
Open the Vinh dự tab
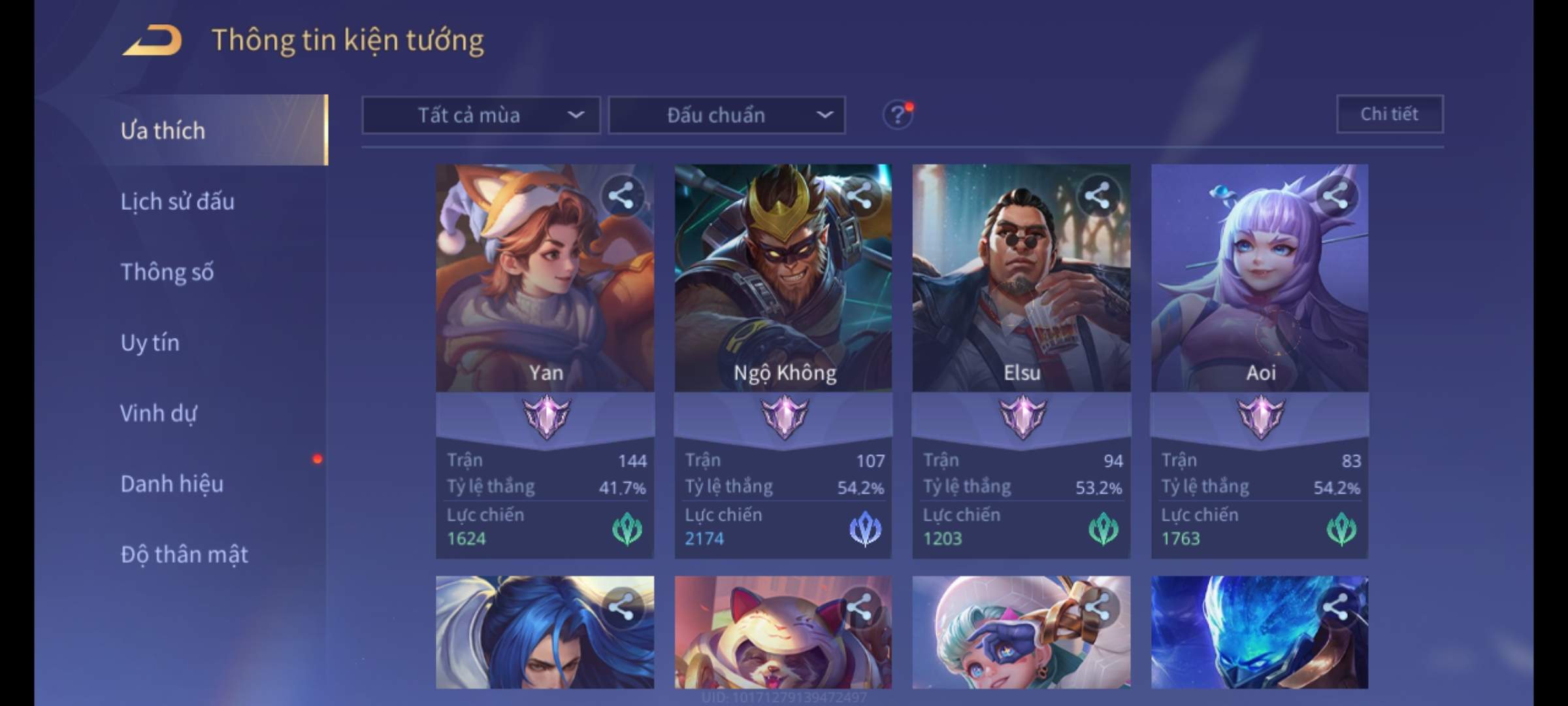158,413
